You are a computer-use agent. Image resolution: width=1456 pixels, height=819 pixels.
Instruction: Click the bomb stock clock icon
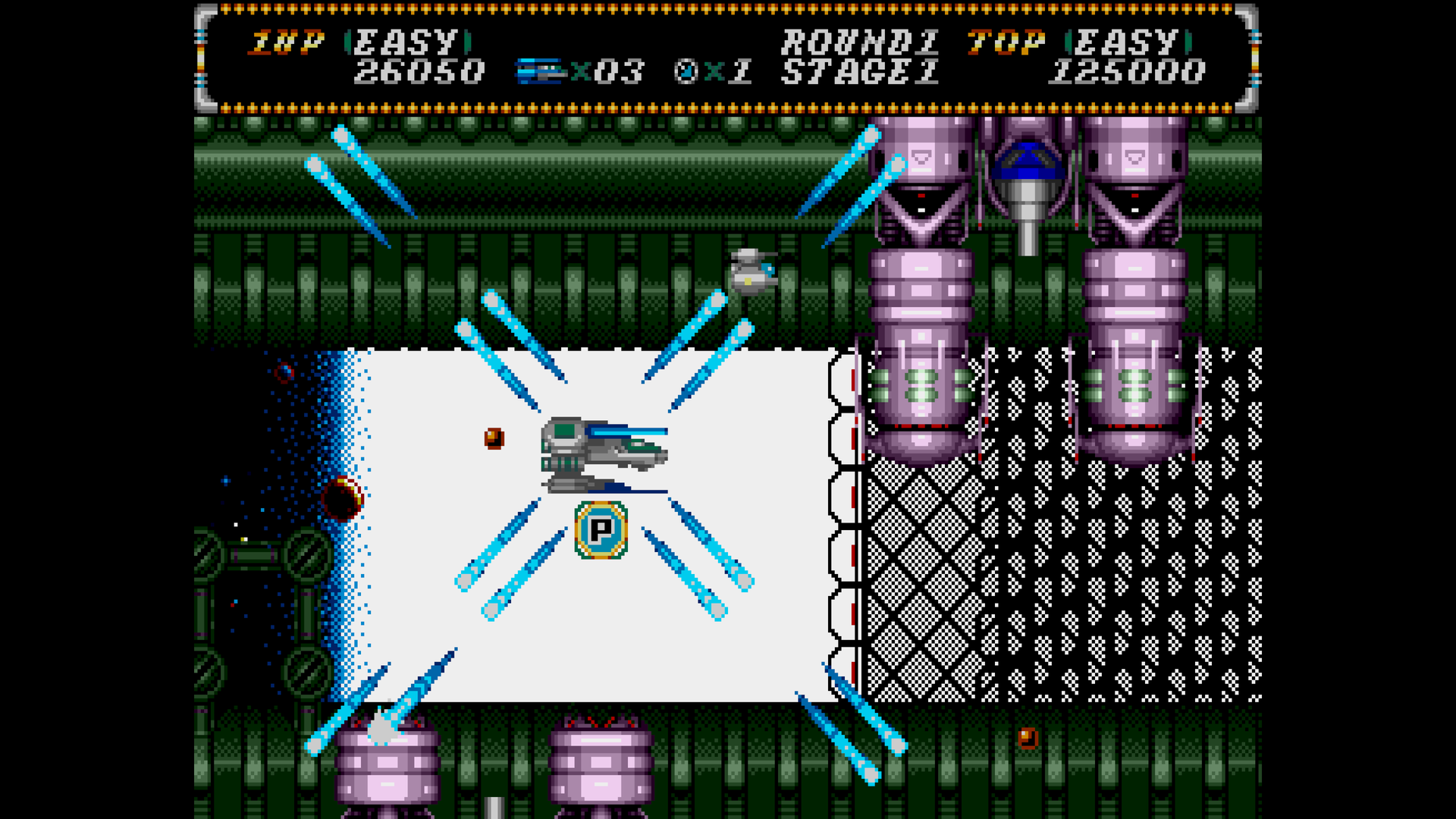click(x=686, y=71)
